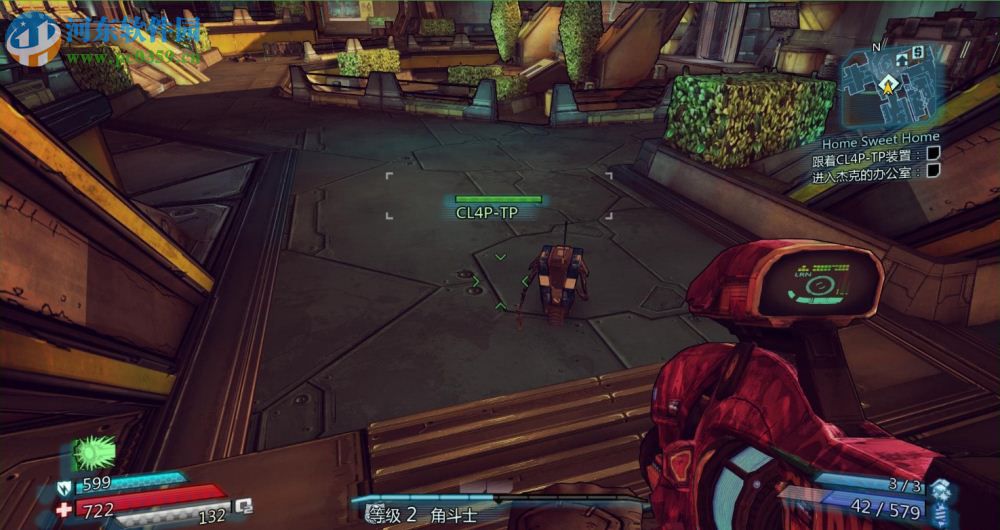Click the S shop marker on minimap
Viewport: 1000px width, 530px height.
[917, 51]
